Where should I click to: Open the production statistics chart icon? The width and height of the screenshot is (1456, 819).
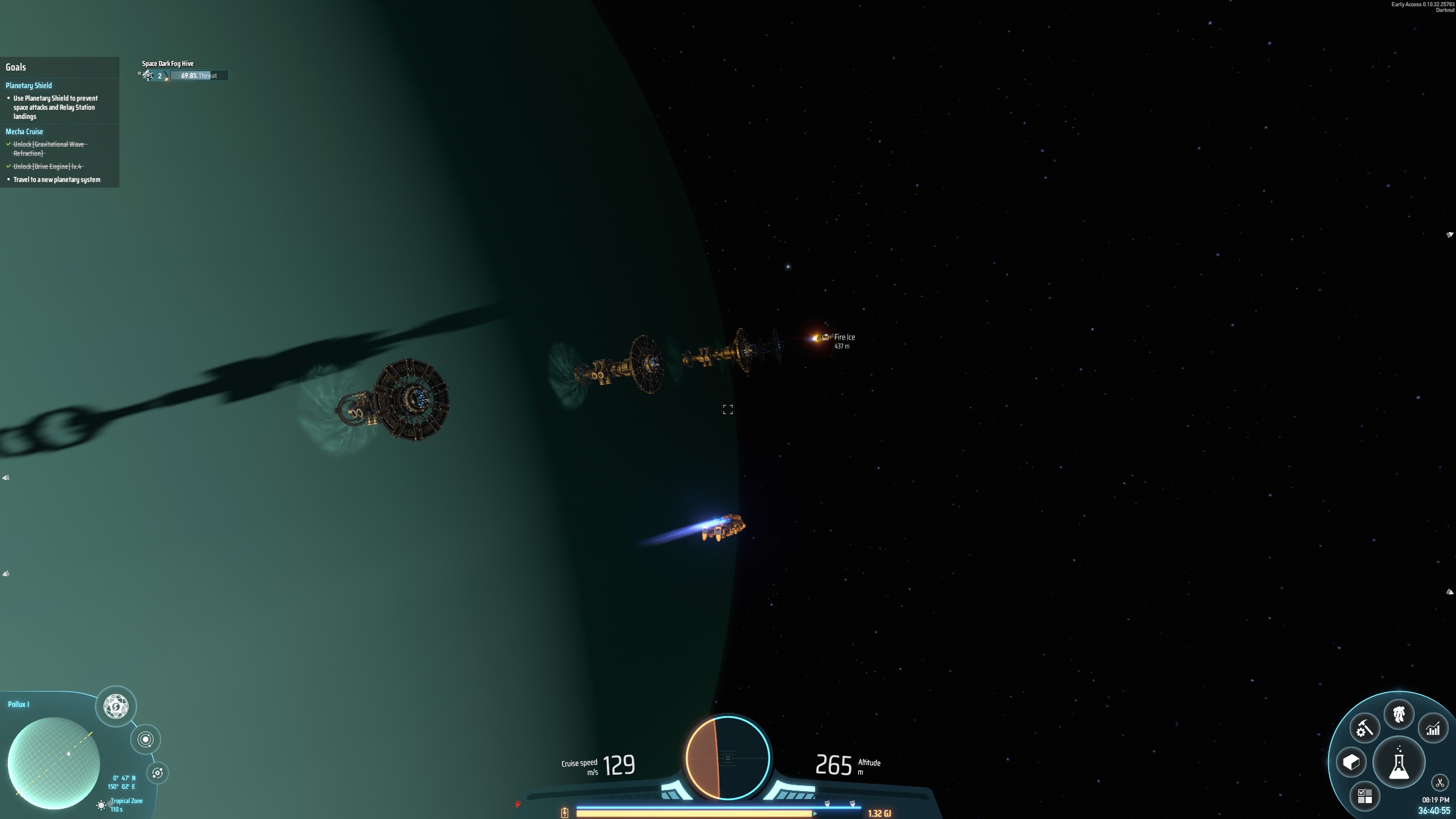(x=1433, y=729)
